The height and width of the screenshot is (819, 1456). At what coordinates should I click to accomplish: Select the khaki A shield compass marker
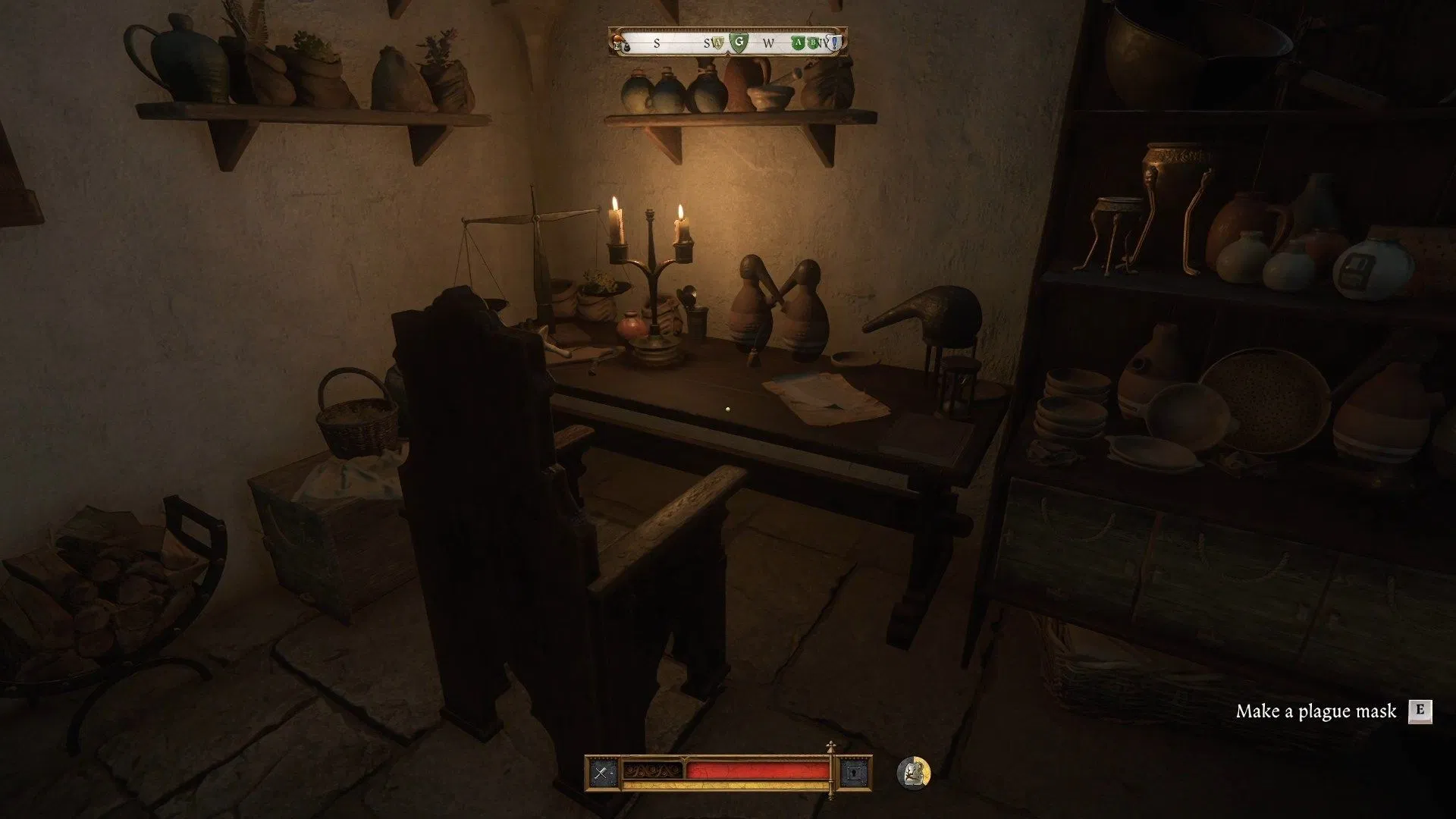pos(716,43)
